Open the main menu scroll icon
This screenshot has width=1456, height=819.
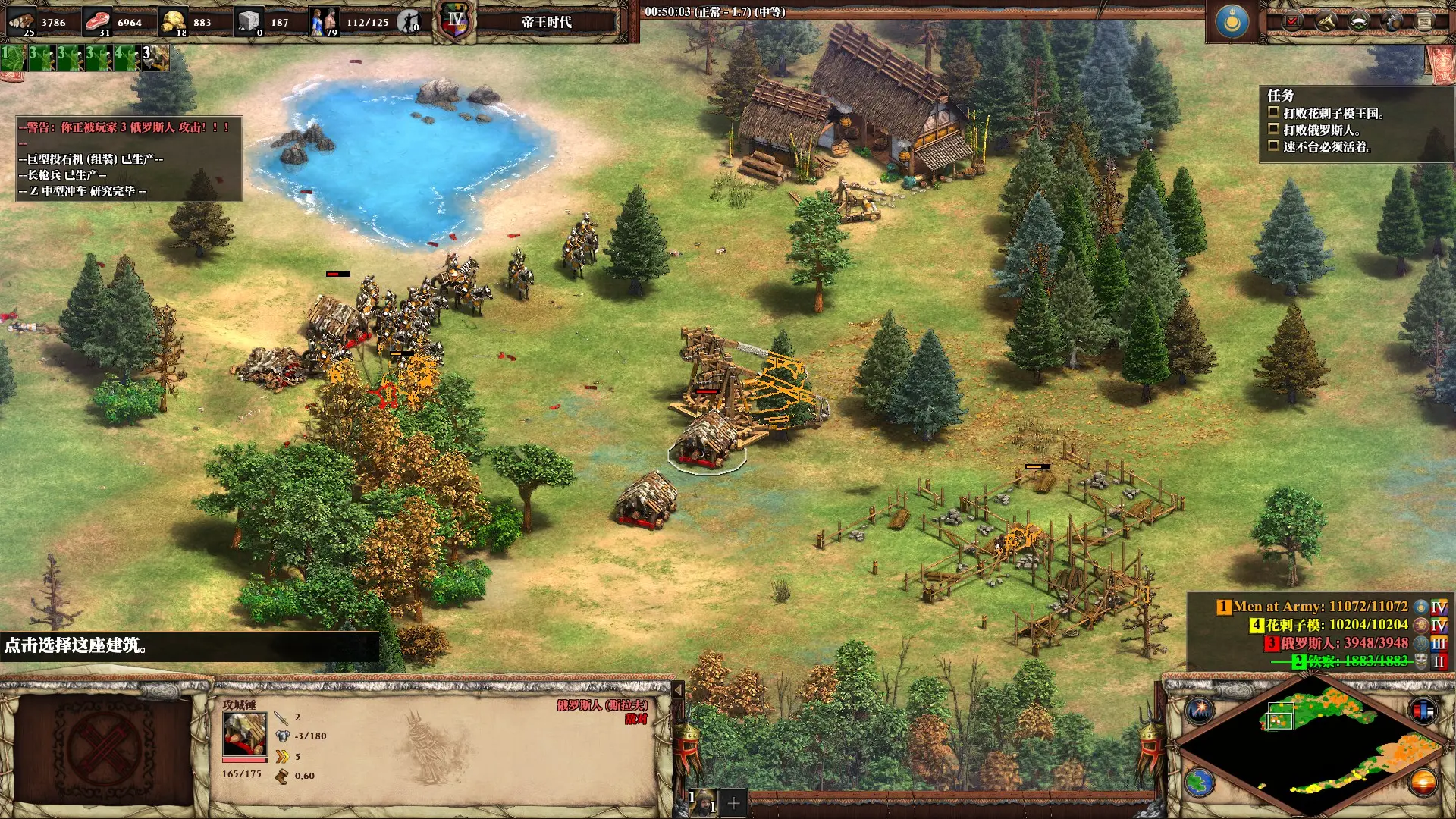pyautogui.click(x=1426, y=21)
